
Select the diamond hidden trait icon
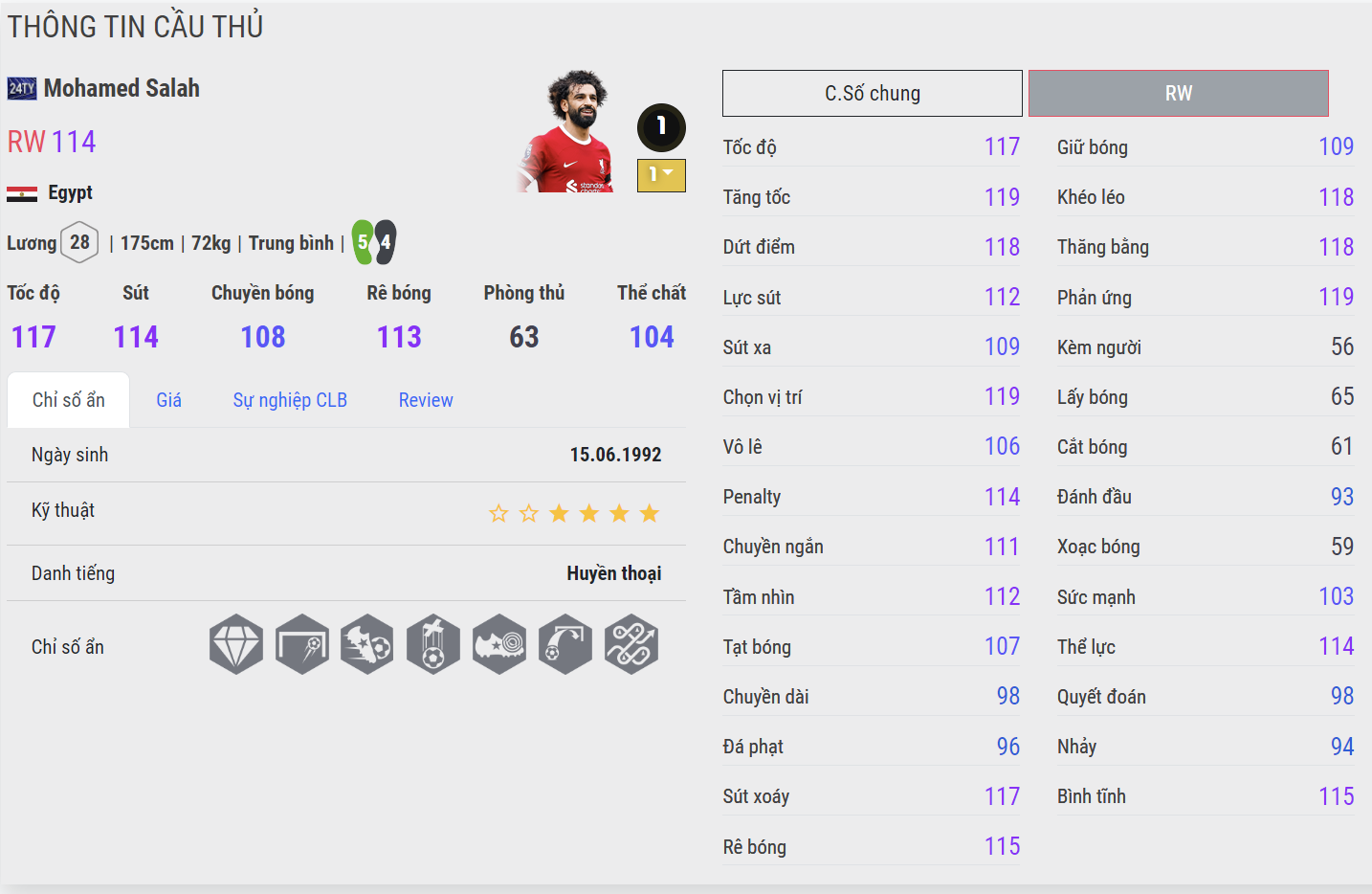[236, 644]
